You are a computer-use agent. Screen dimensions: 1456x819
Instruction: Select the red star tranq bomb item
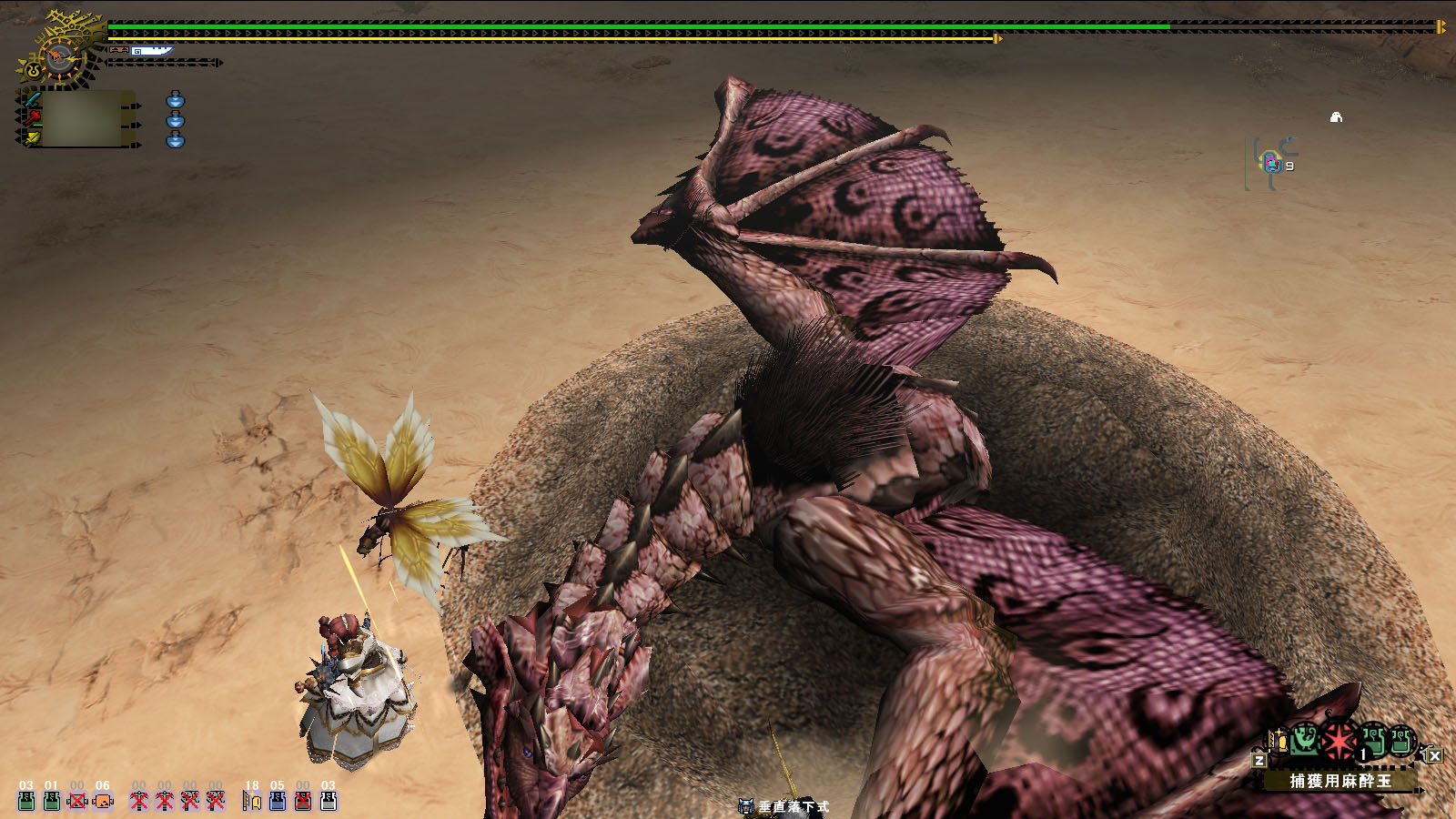1338,741
